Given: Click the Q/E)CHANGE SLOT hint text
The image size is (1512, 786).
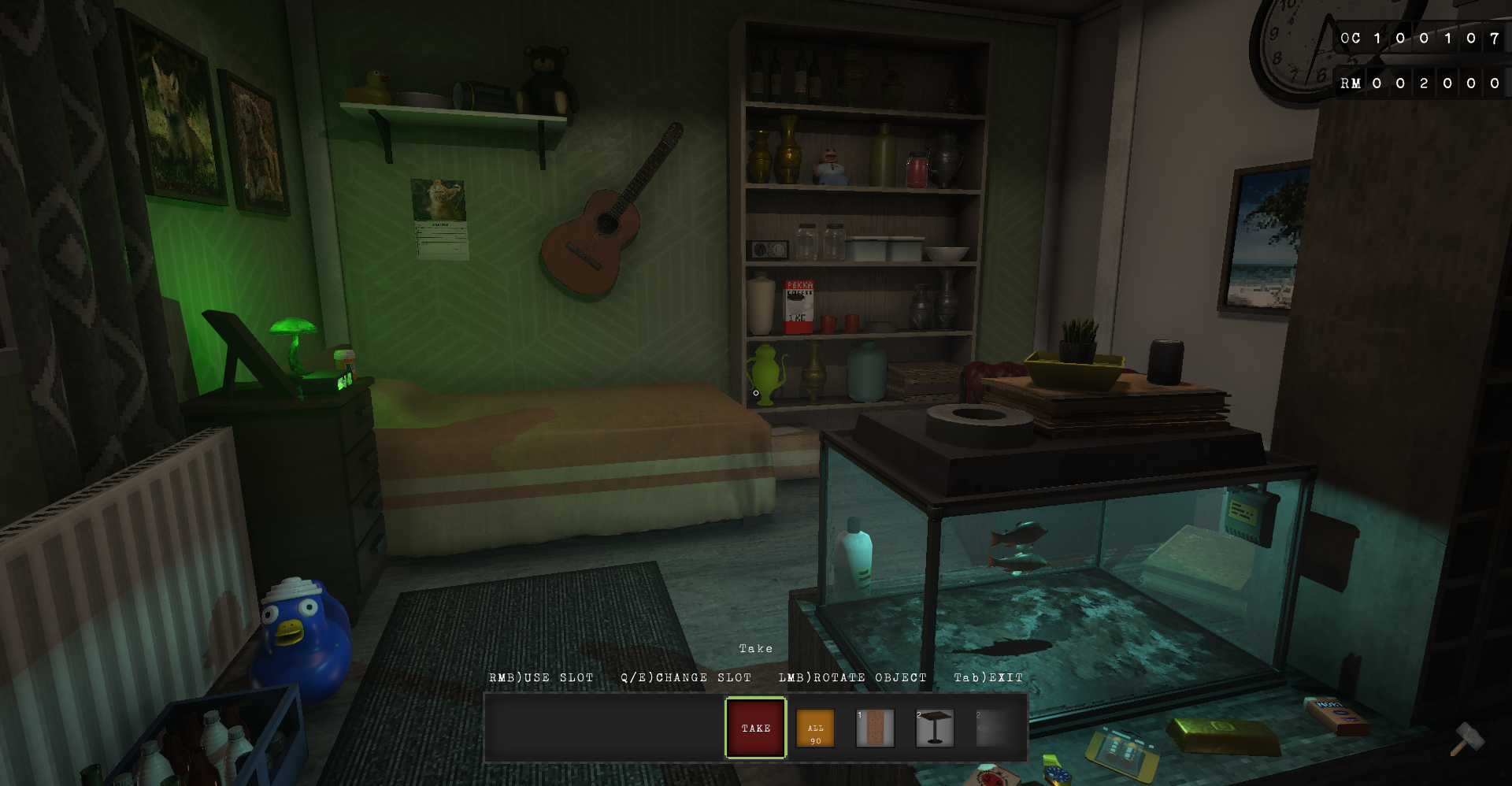Looking at the screenshot, I should [686, 677].
